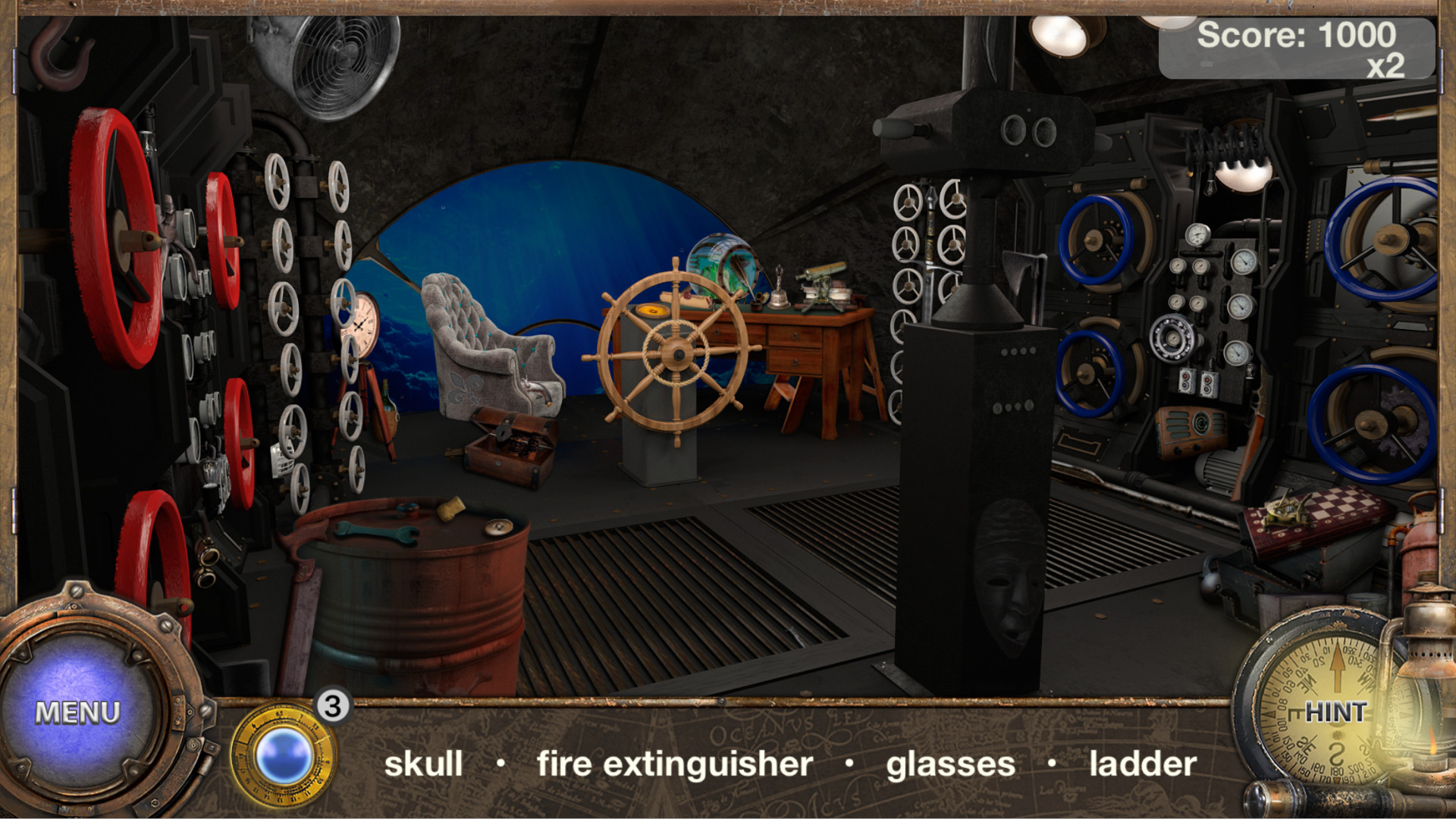The height and width of the screenshot is (819, 1456).
Task: Select 'glasses' from the hidden object list
Action: tap(951, 764)
